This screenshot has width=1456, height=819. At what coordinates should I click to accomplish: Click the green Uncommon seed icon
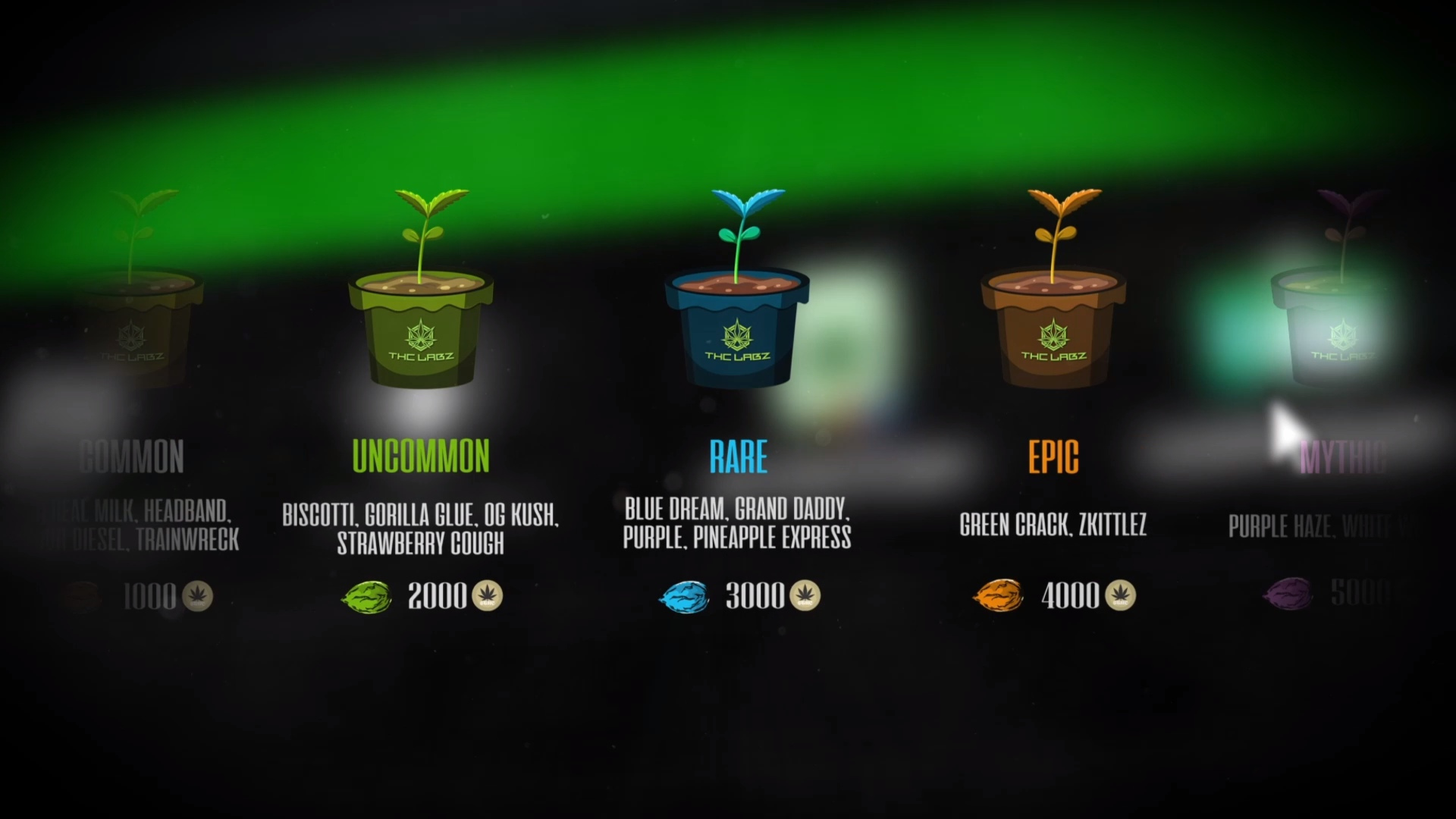coord(367,597)
